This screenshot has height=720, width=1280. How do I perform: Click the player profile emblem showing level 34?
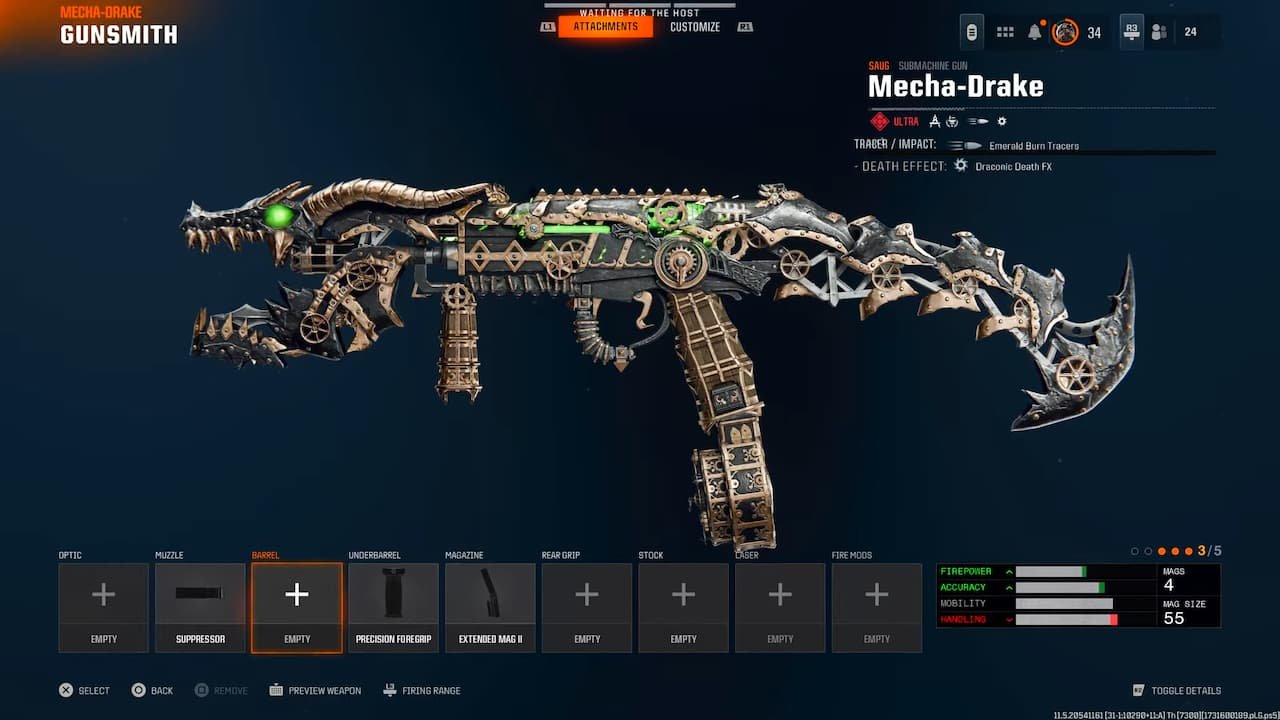tap(1067, 31)
